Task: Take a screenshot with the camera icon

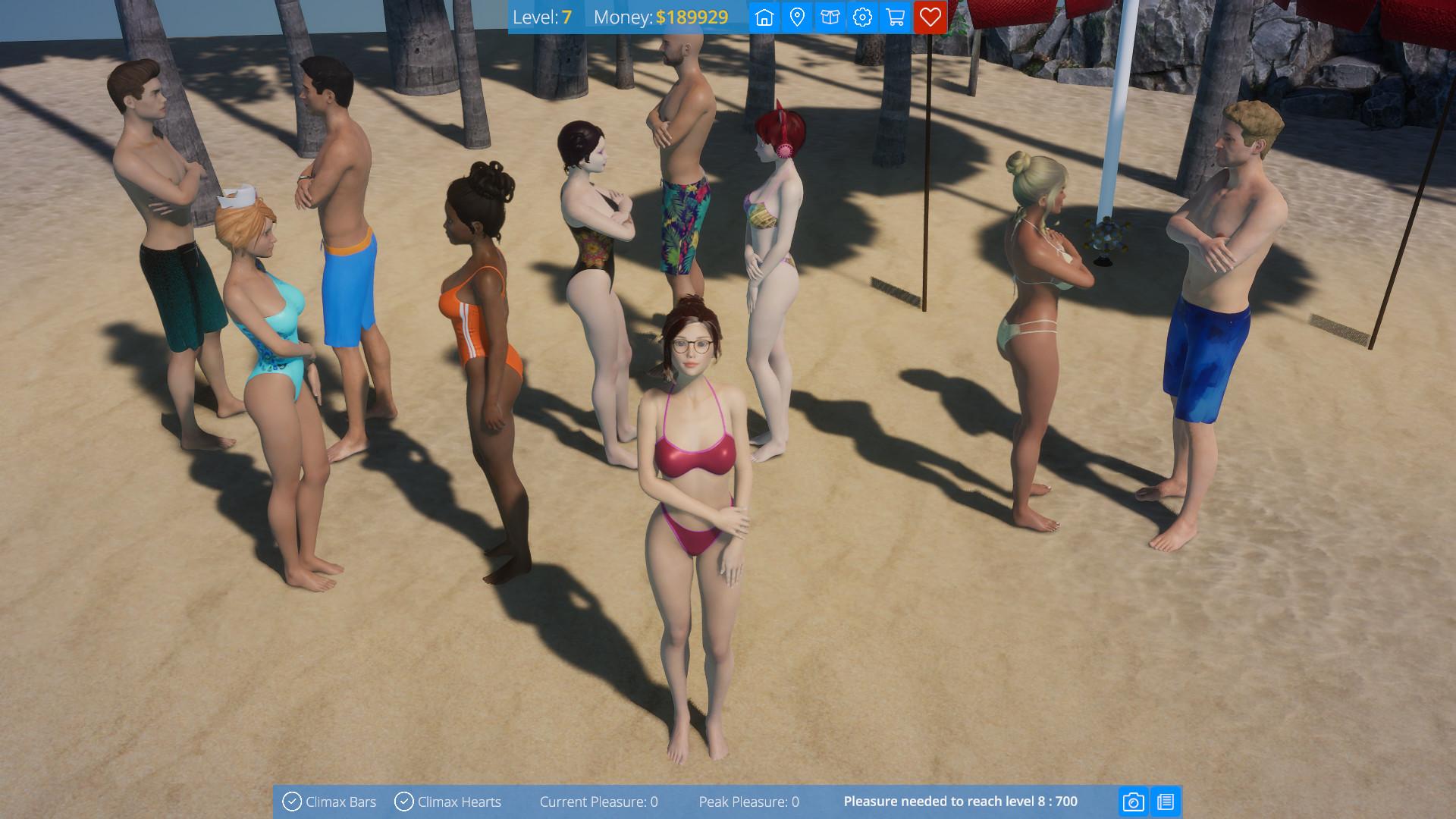Action: coord(1133,802)
